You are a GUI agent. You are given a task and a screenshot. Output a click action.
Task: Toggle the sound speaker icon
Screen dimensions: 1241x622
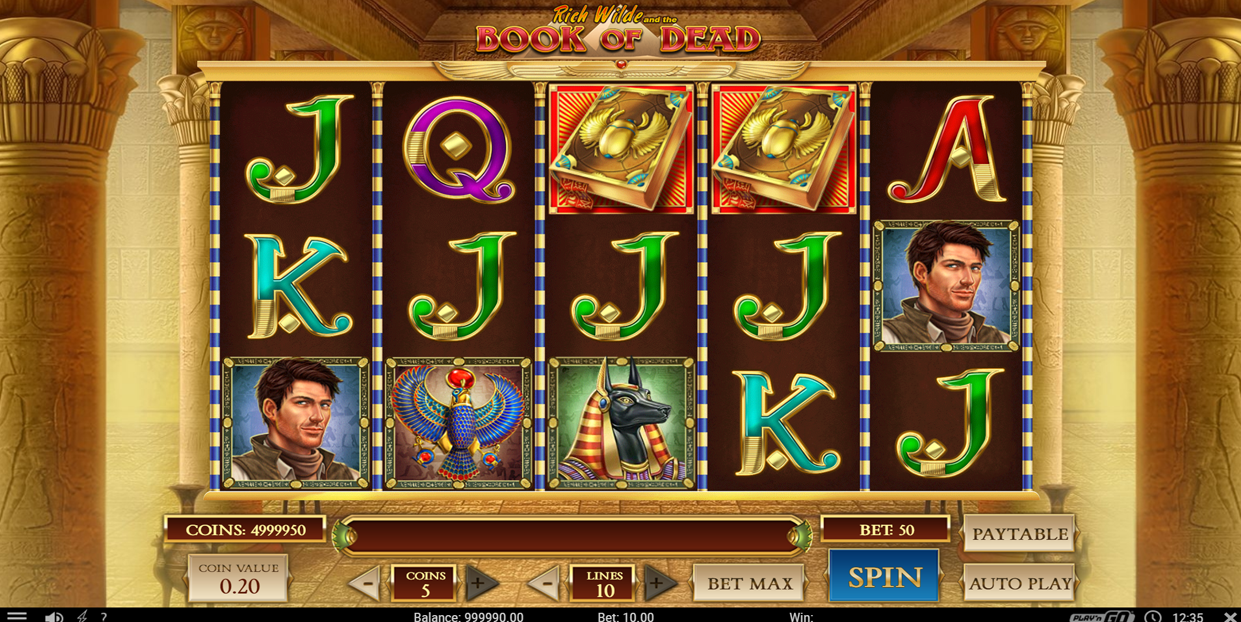[x=54, y=616]
